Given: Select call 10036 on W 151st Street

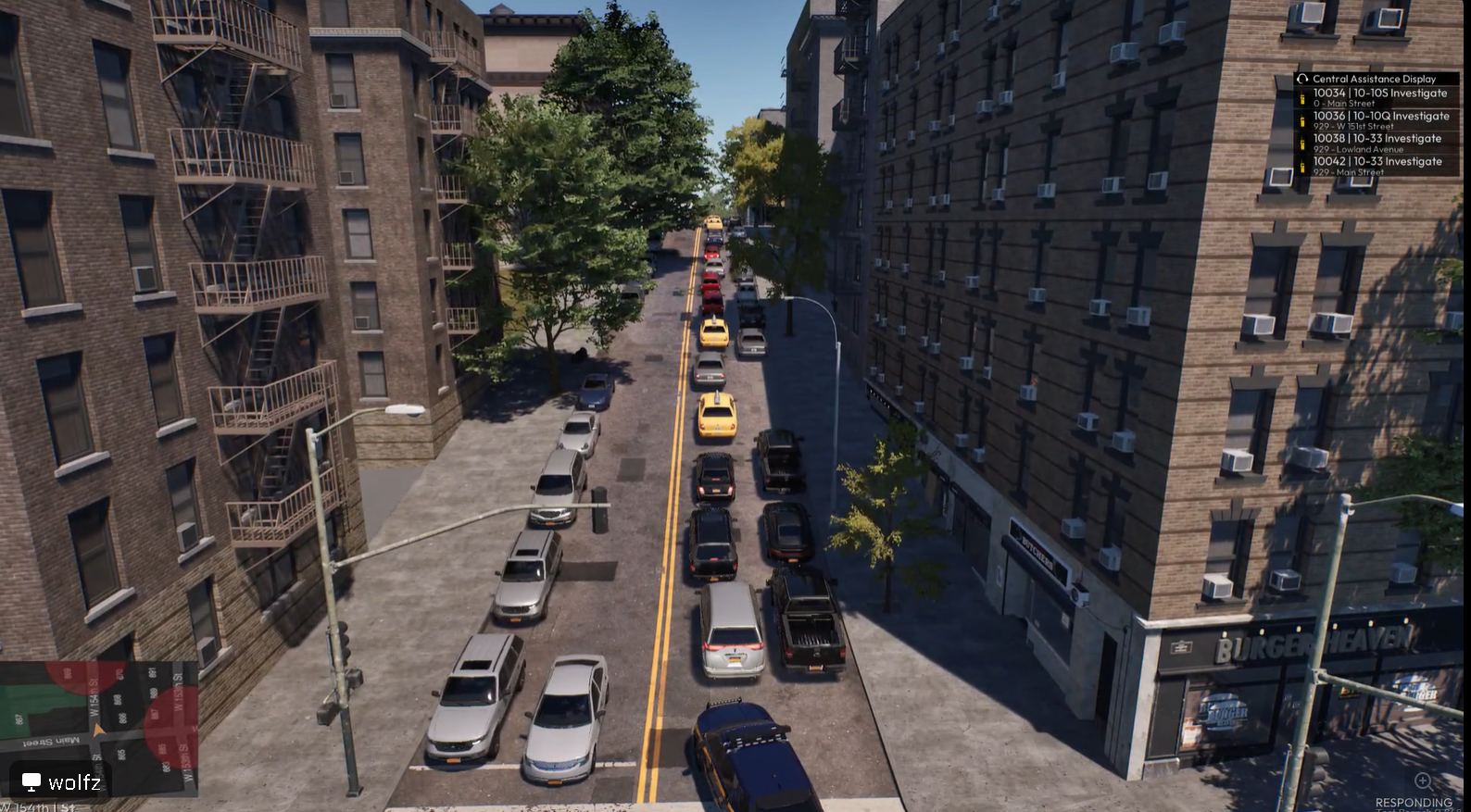Looking at the screenshot, I should pyautogui.click(x=1378, y=119).
